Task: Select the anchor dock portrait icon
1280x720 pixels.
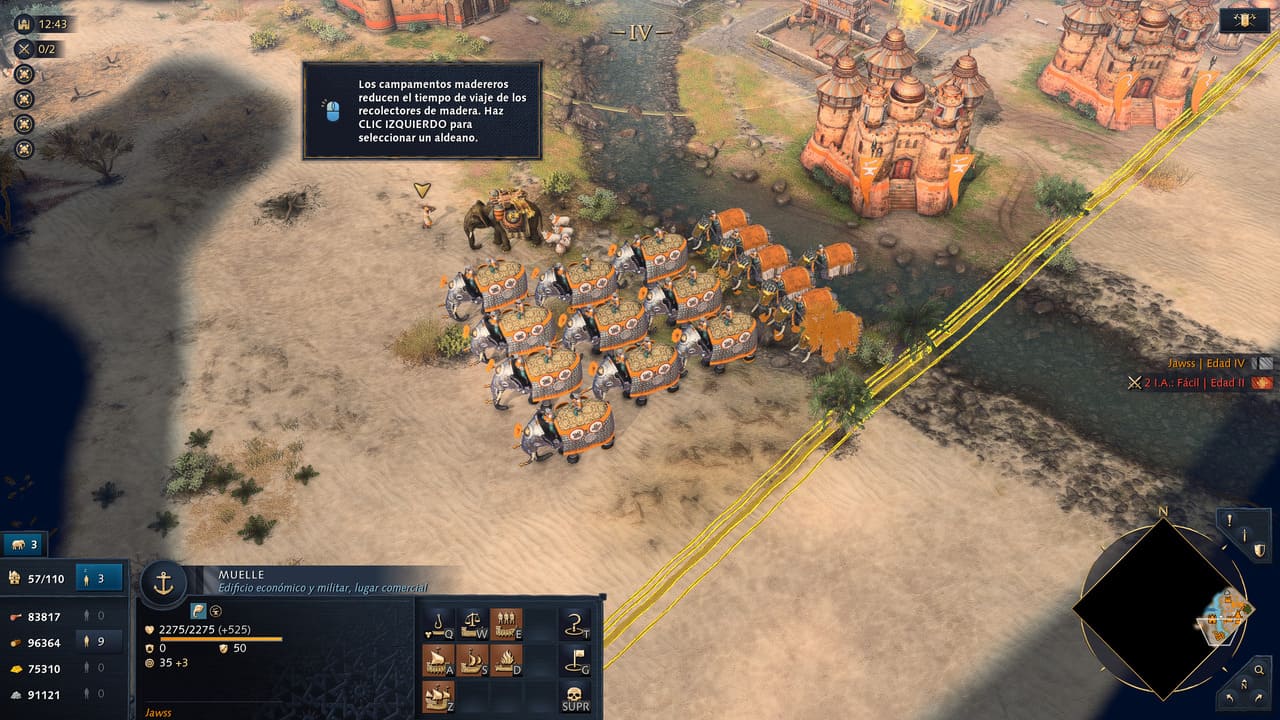Action: click(163, 583)
